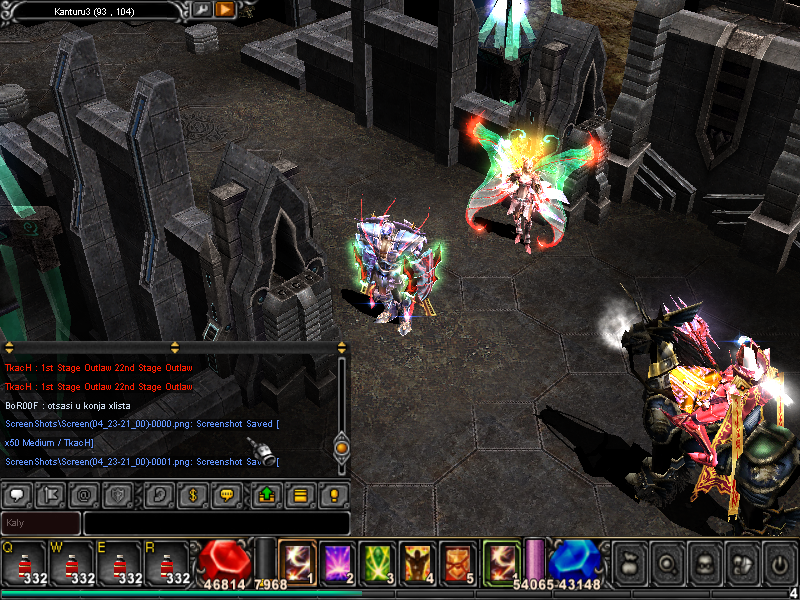Select the speech bubble chat button
The width and height of the screenshot is (800, 600).
(18, 494)
